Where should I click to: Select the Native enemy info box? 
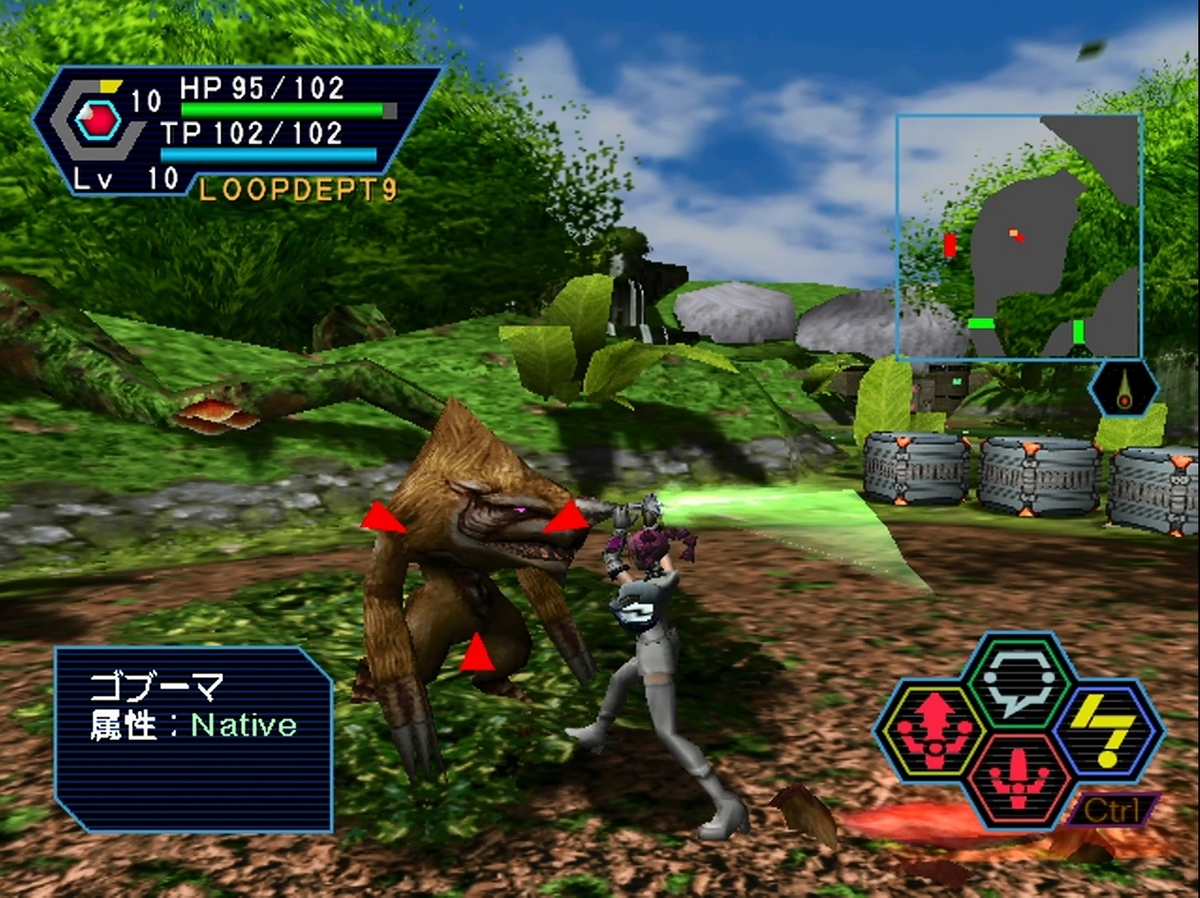click(x=194, y=739)
